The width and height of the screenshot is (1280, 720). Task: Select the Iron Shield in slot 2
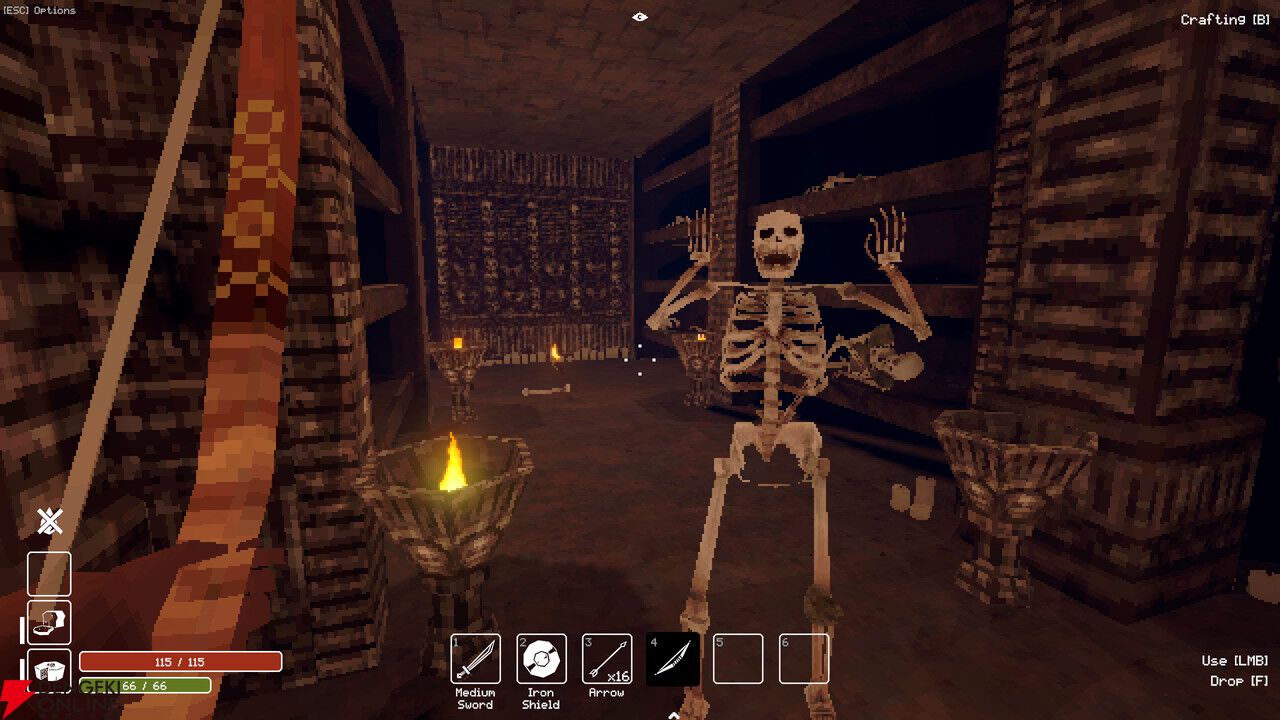tap(540, 660)
